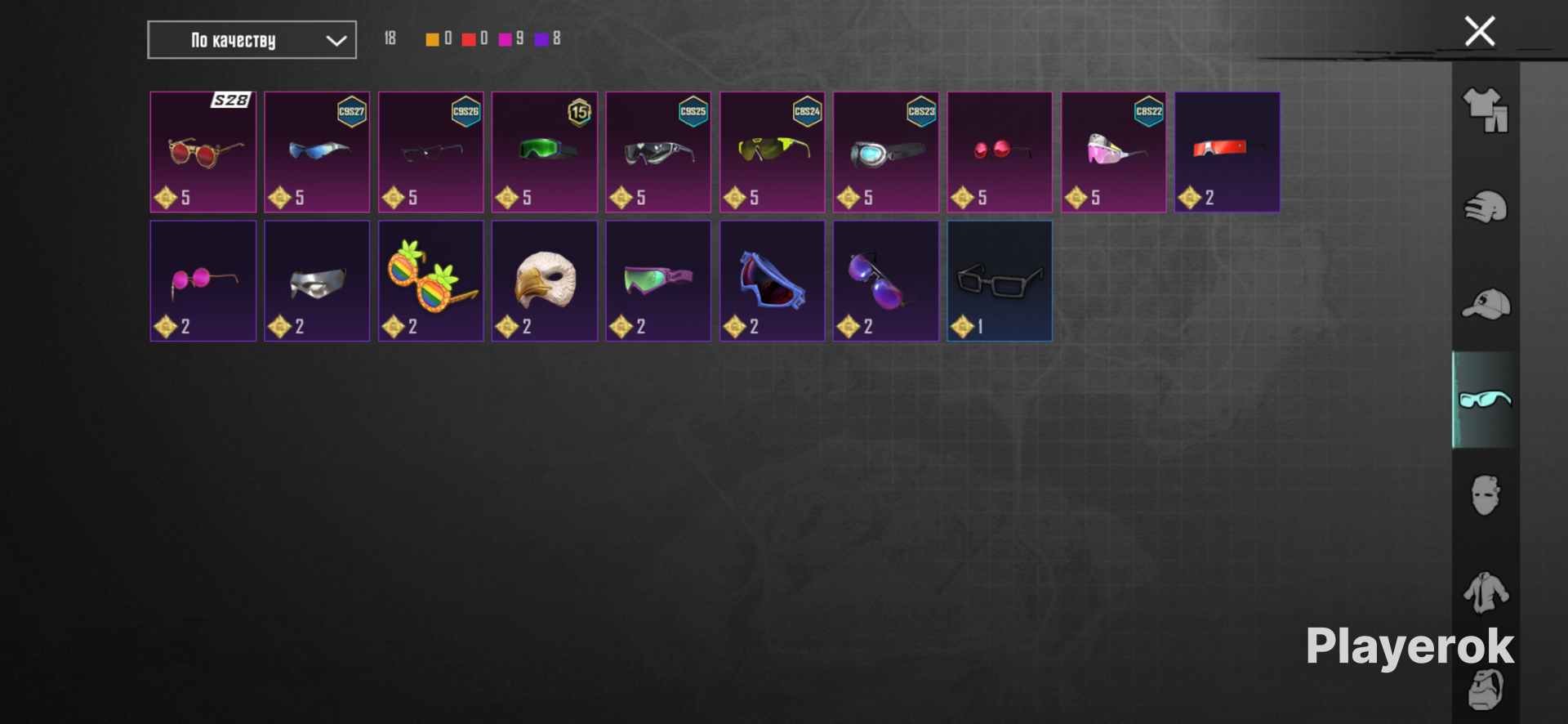Open the backpack category tab

(1486, 690)
